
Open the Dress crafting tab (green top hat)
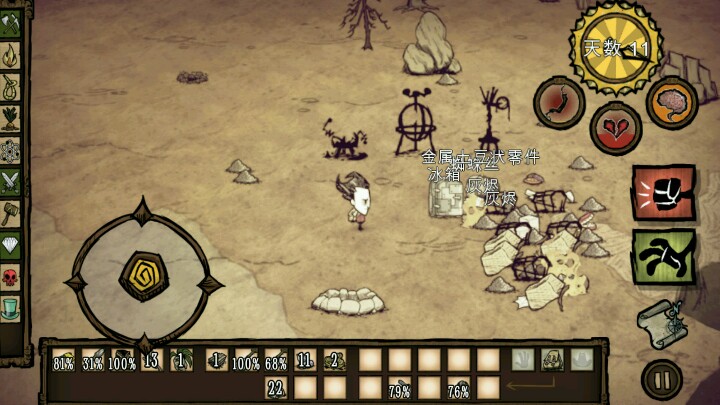click(12, 306)
